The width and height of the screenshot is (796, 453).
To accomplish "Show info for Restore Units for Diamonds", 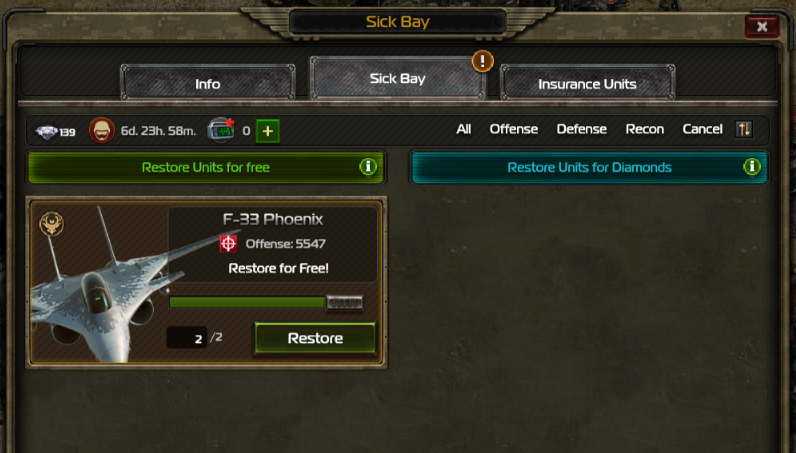I will (751, 167).
